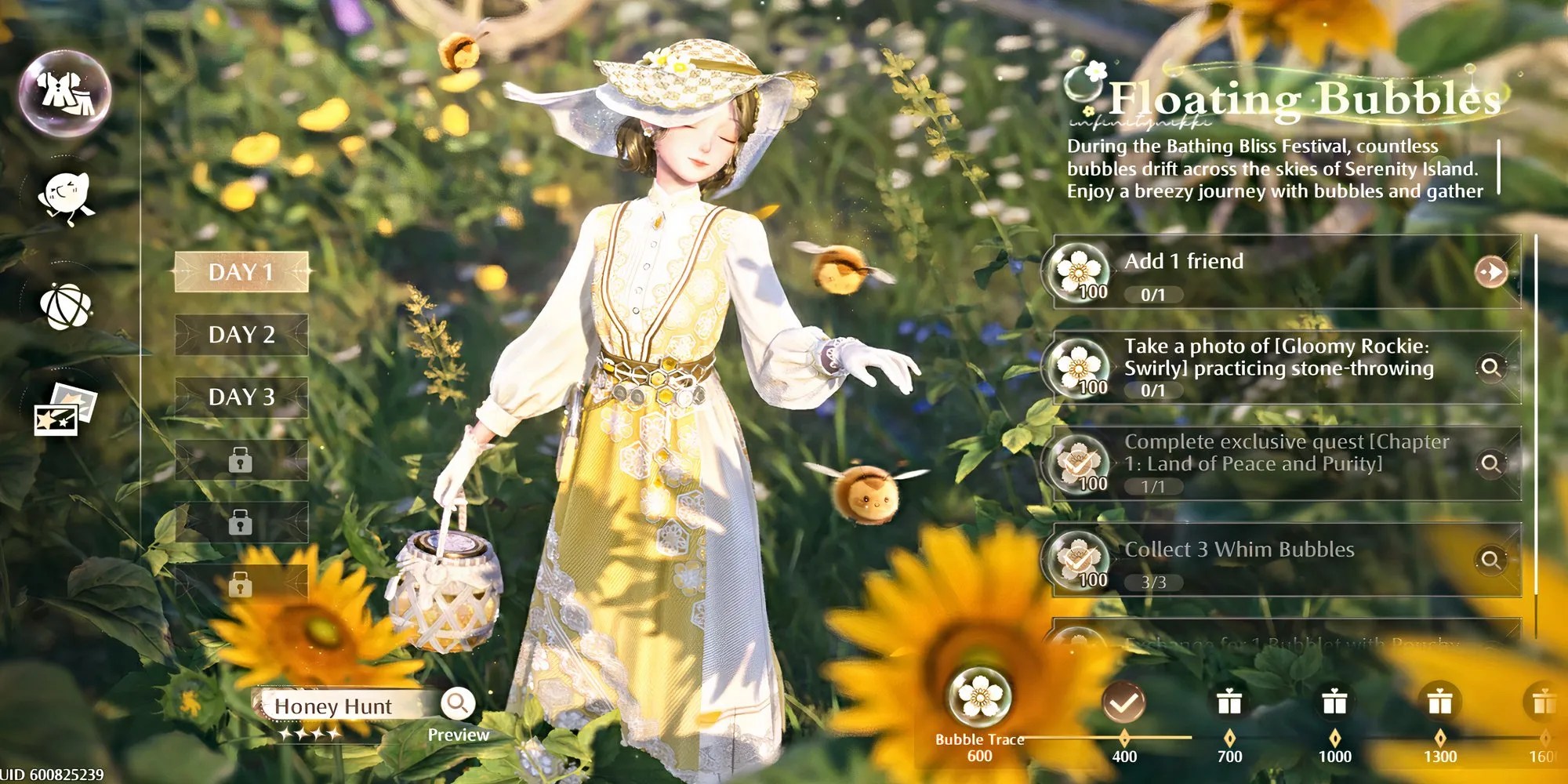The height and width of the screenshot is (784, 1568).
Task: Go to the Add 1 friend task
Action: 1490,272
